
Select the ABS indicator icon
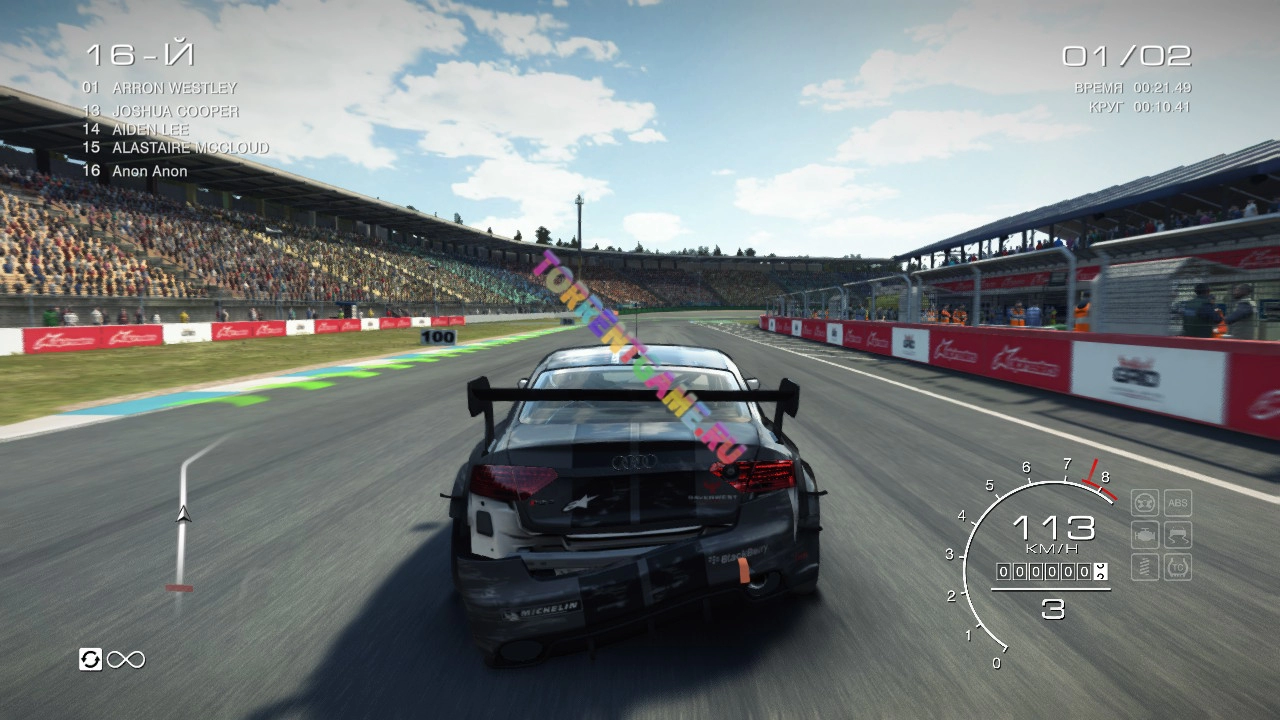pos(1178,502)
